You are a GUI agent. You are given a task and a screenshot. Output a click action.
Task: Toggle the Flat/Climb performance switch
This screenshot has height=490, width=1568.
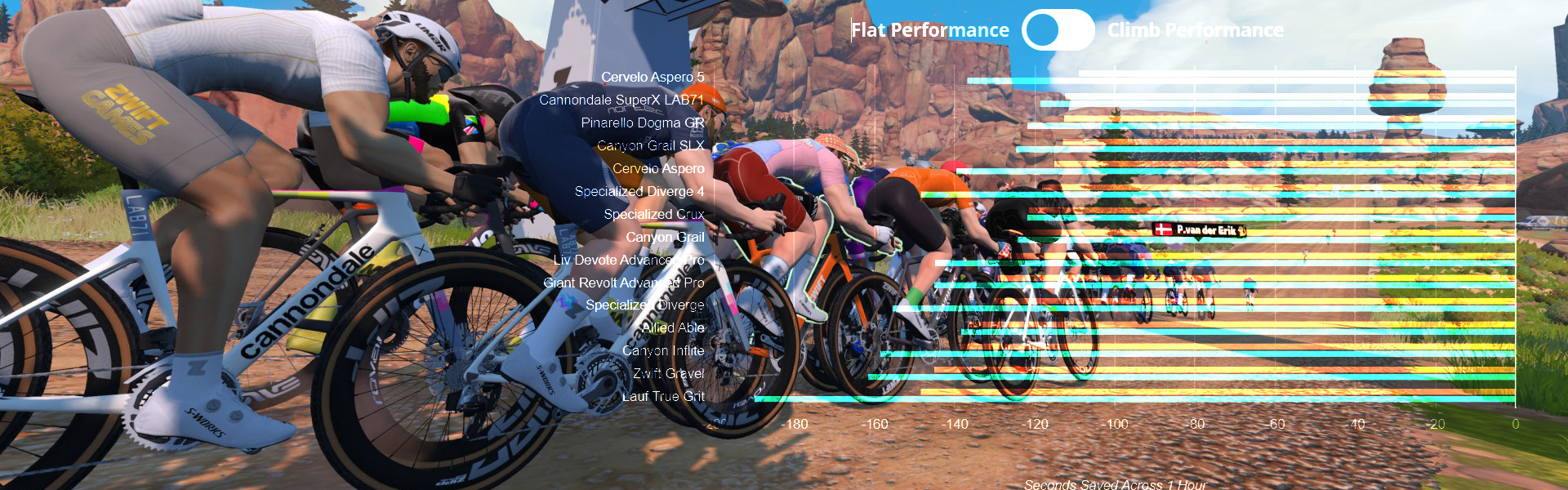(x=1058, y=30)
